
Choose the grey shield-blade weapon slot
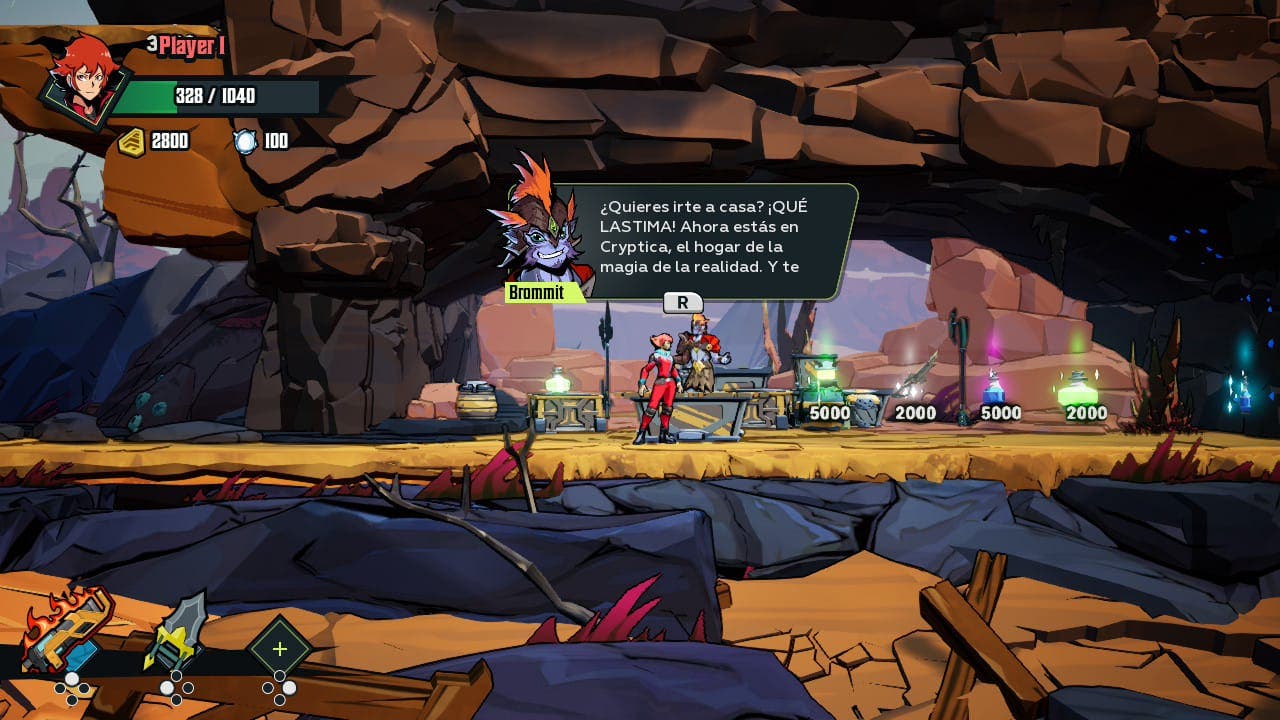click(x=178, y=632)
